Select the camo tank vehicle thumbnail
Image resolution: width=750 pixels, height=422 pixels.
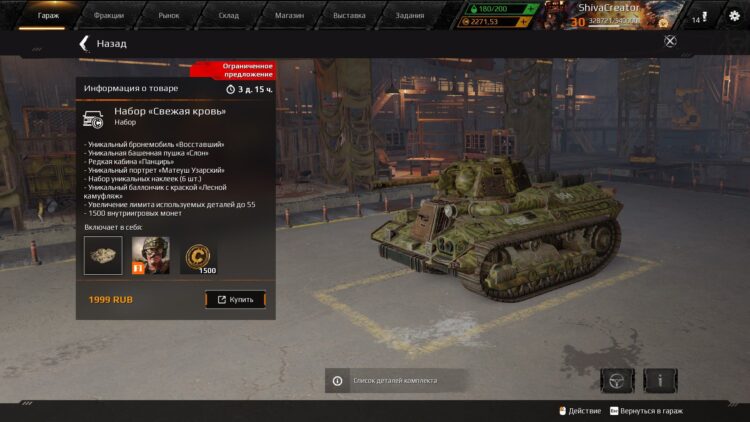[103, 255]
